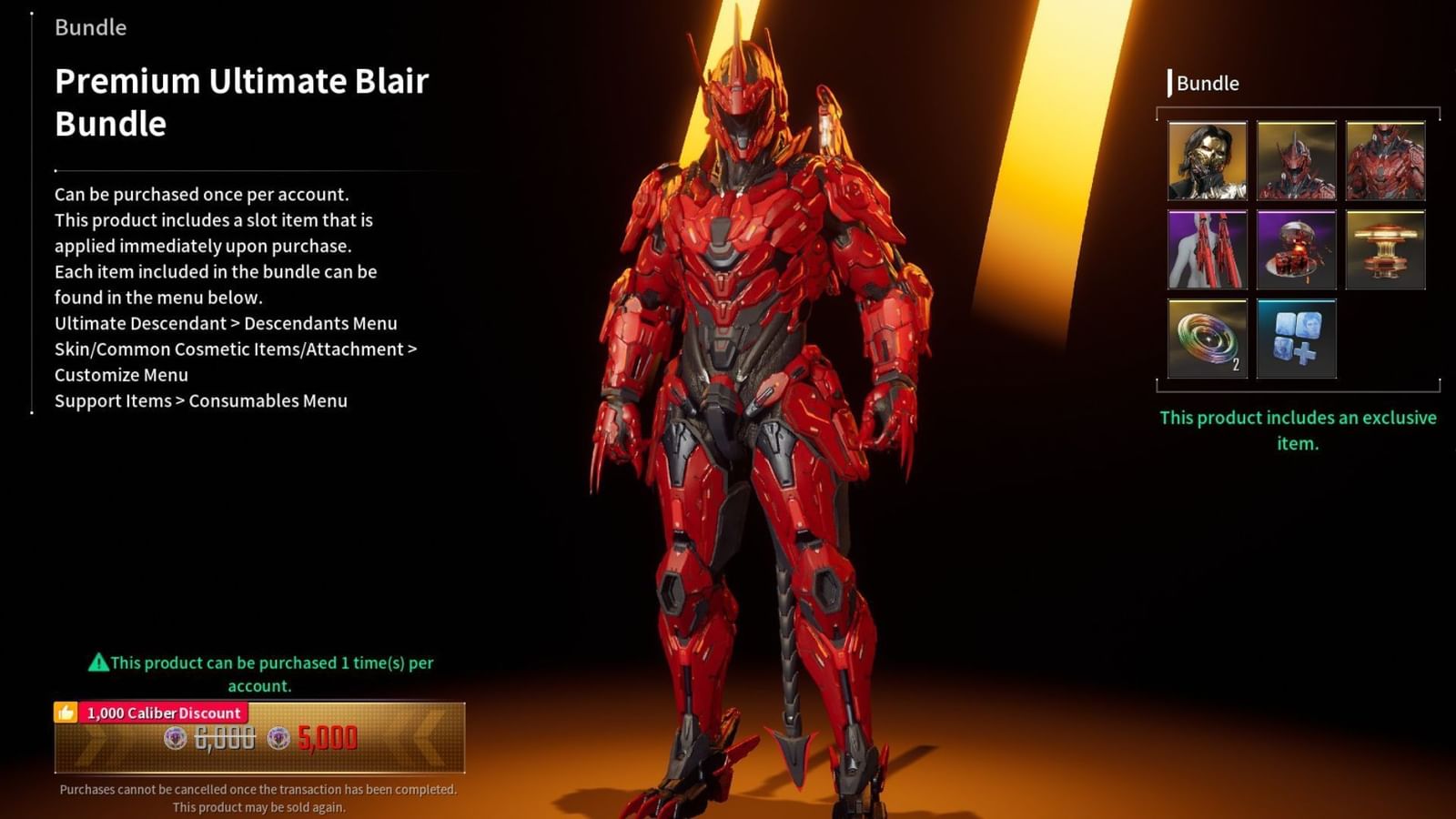
Task: Click the exclusive item green notice text
Action: (1296, 430)
